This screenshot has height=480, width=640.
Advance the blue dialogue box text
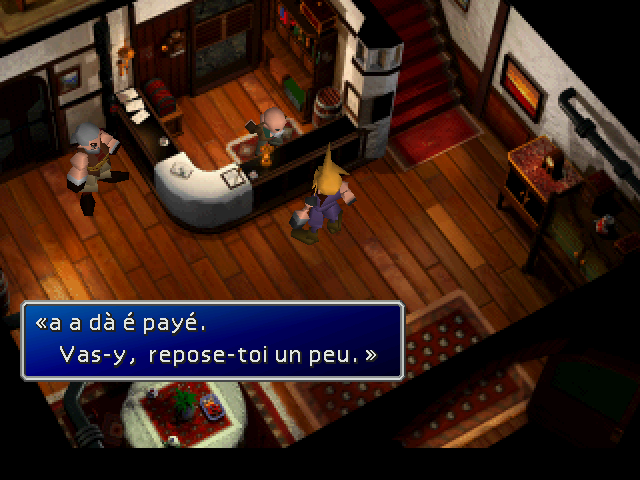point(212,340)
